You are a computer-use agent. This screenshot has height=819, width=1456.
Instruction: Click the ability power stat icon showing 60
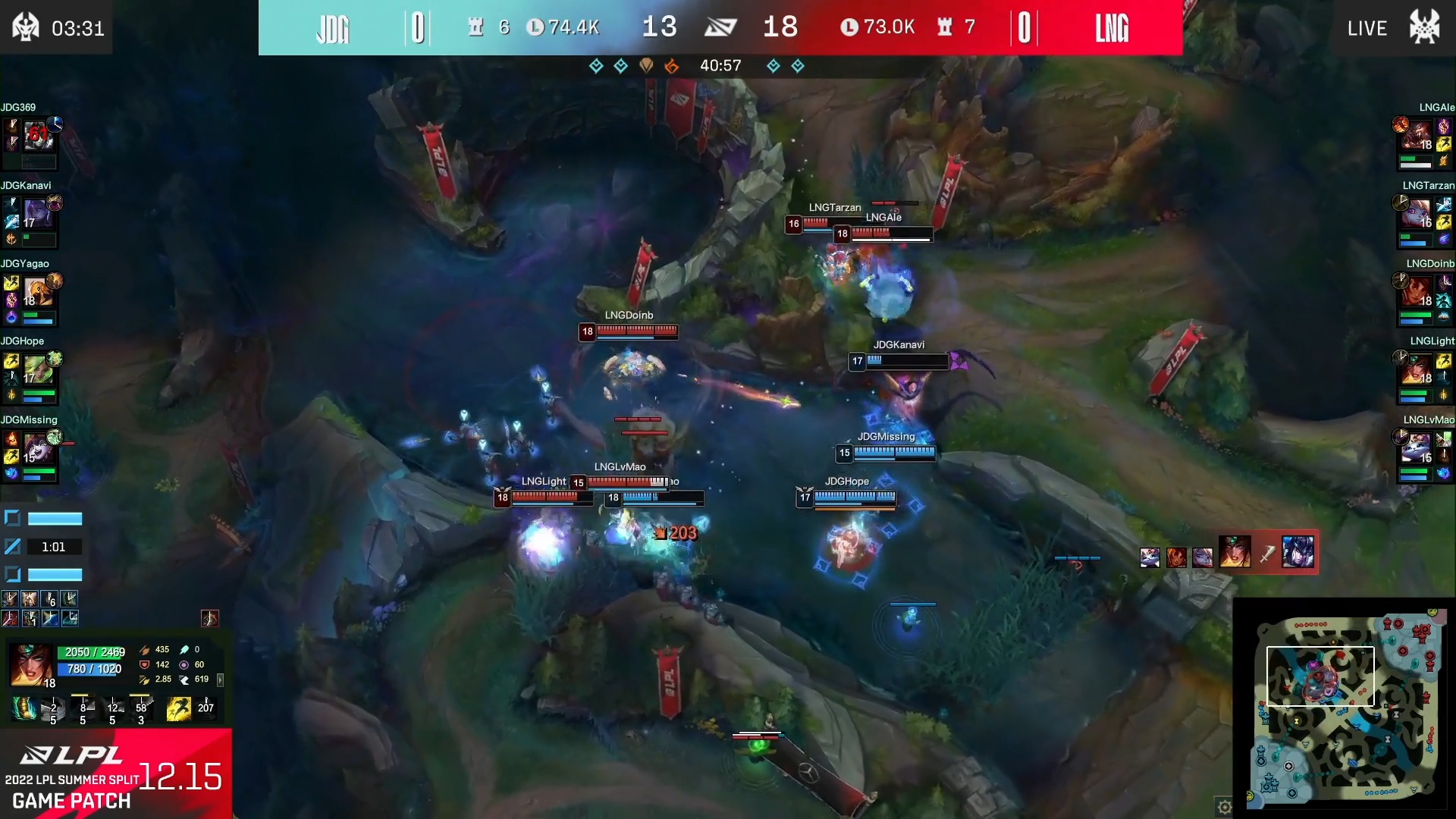tap(184, 665)
